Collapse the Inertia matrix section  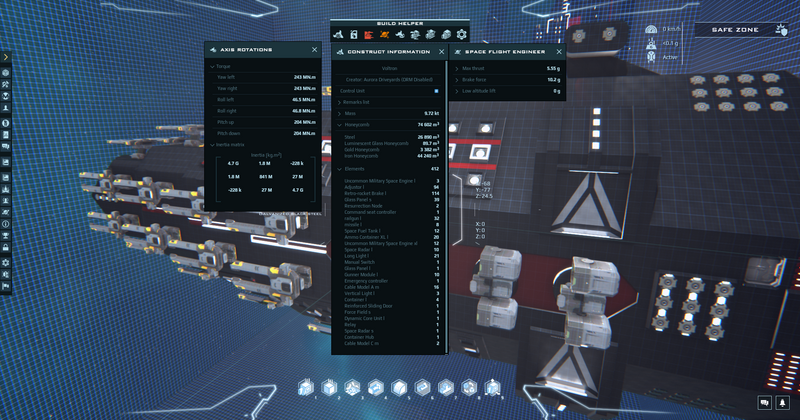(x=212, y=145)
